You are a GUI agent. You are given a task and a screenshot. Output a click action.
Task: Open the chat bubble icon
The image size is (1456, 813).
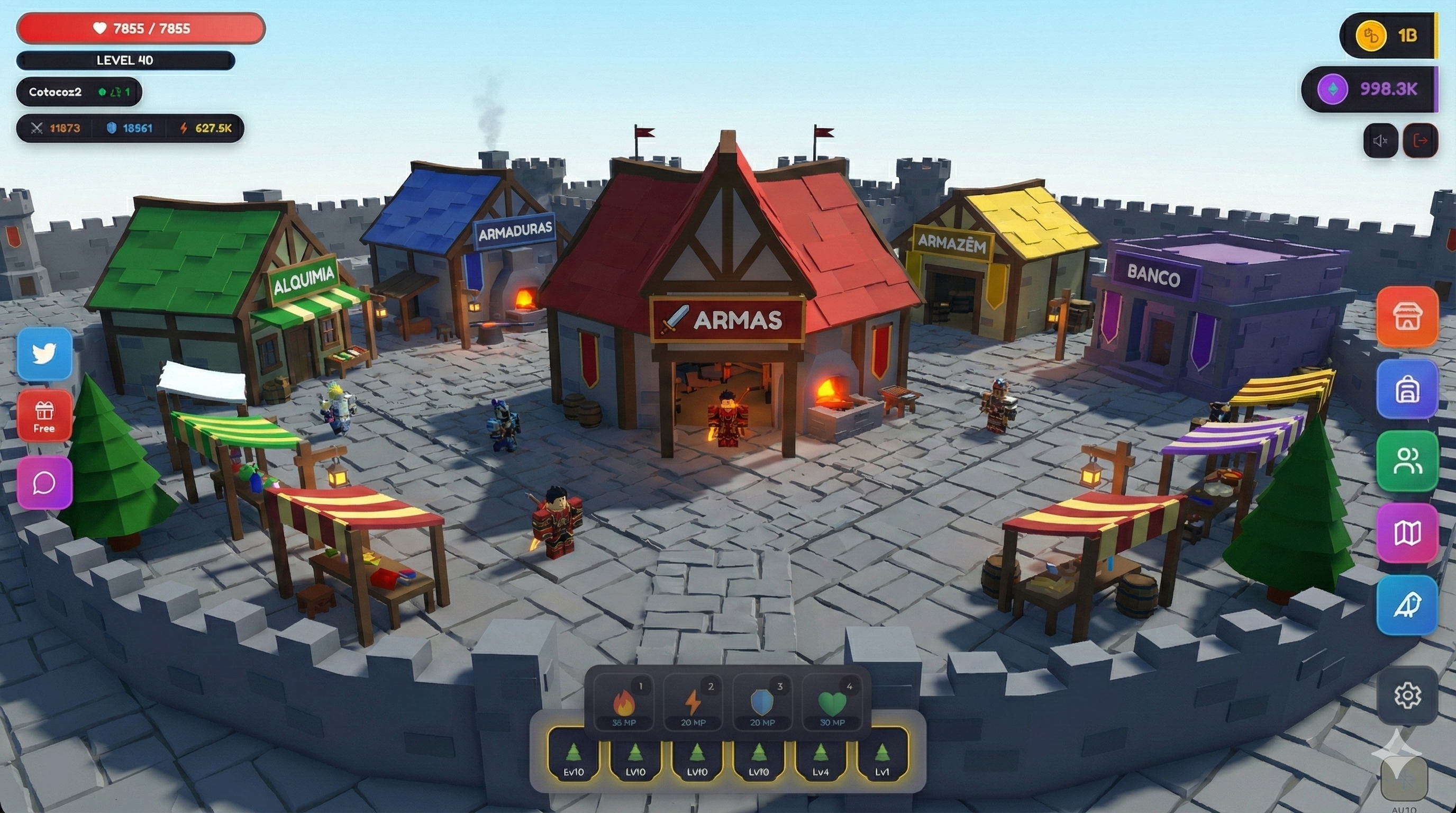click(44, 481)
